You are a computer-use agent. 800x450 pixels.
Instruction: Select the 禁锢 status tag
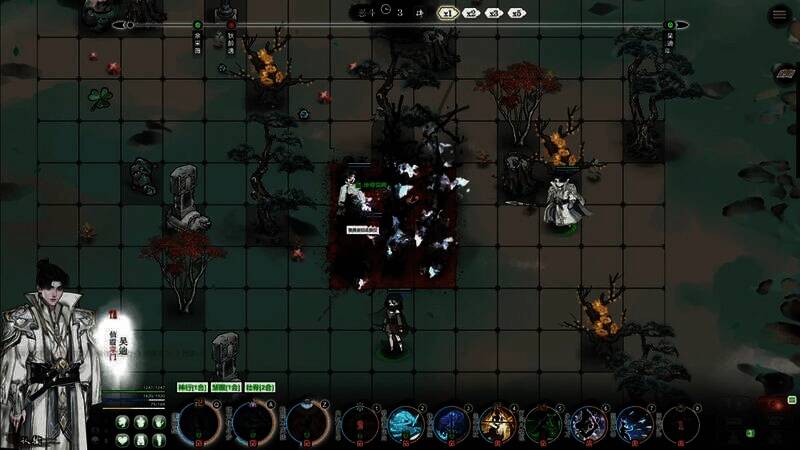click(x=224, y=387)
